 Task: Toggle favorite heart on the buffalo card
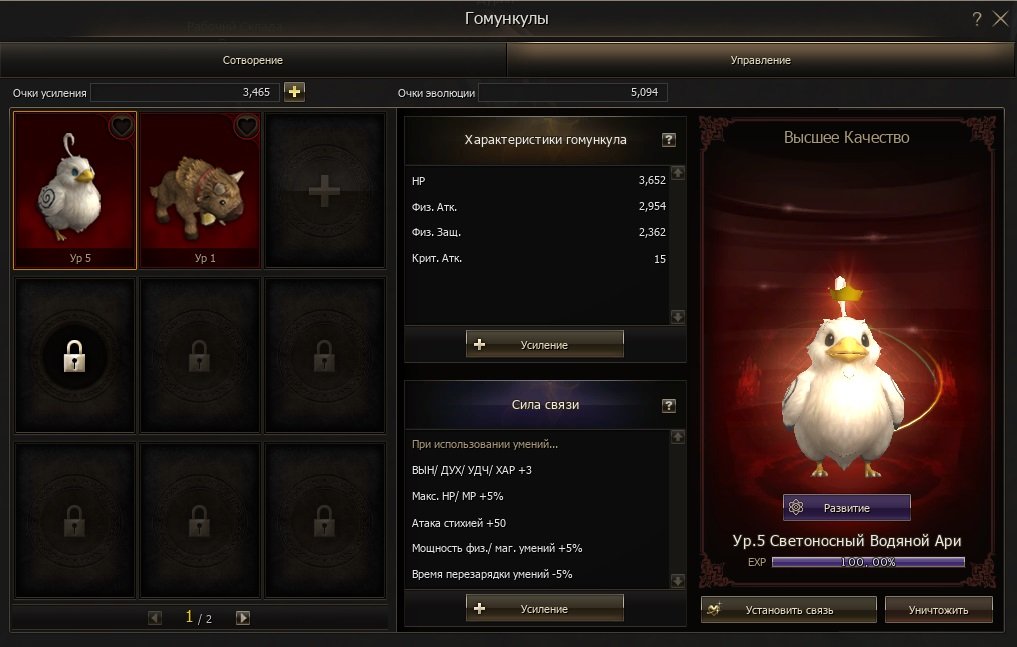click(247, 127)
